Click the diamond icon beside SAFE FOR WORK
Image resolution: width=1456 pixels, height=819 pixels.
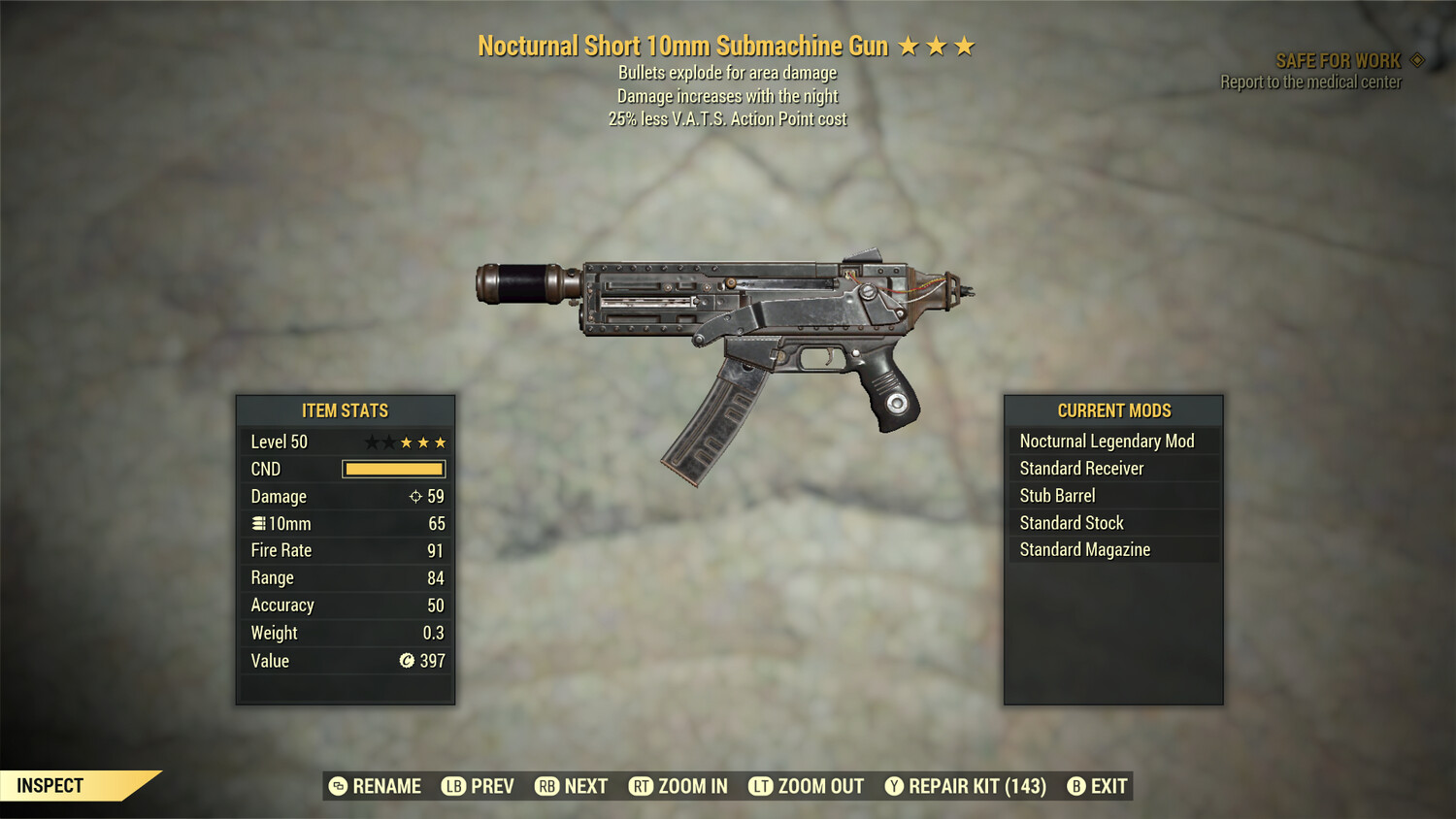click(1416, 59)
